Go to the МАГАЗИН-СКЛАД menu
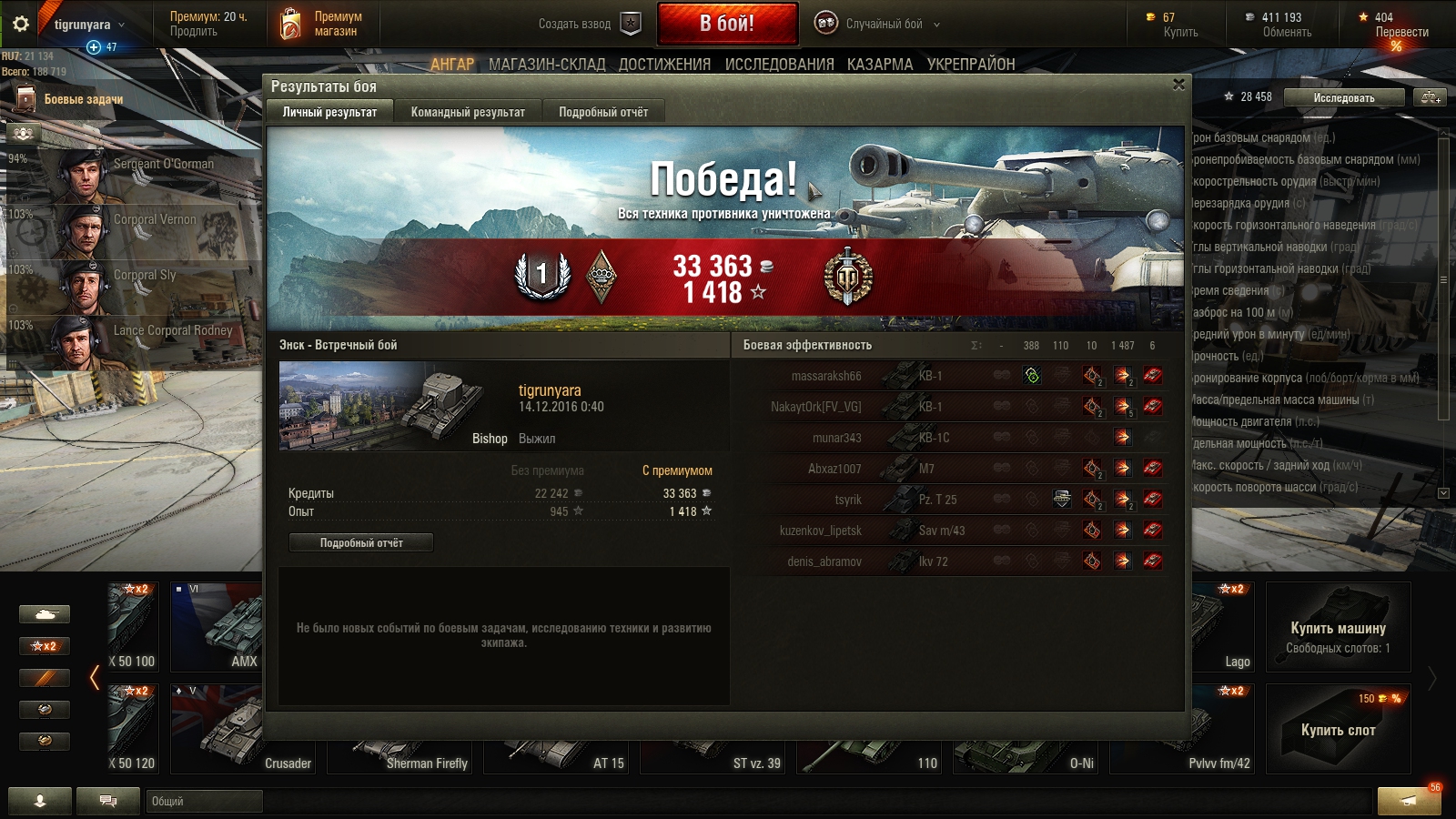 click(x=547, y=65)
